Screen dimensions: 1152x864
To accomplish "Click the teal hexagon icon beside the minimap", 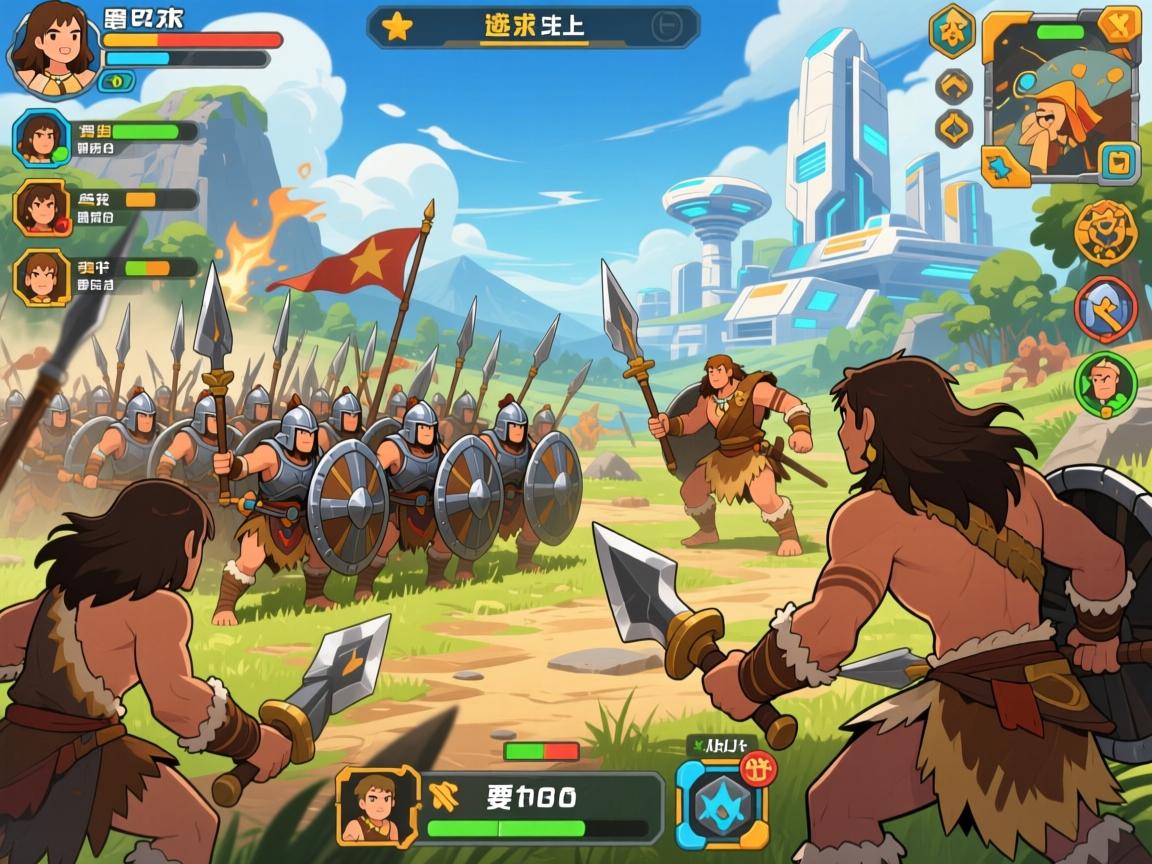I will coord(952,30).
